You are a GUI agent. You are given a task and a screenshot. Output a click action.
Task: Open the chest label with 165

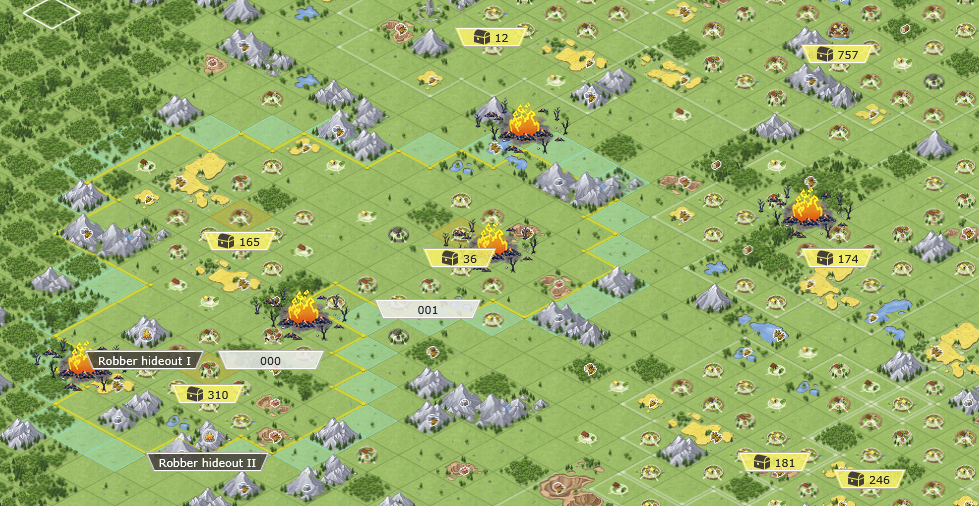coord(239,241)
